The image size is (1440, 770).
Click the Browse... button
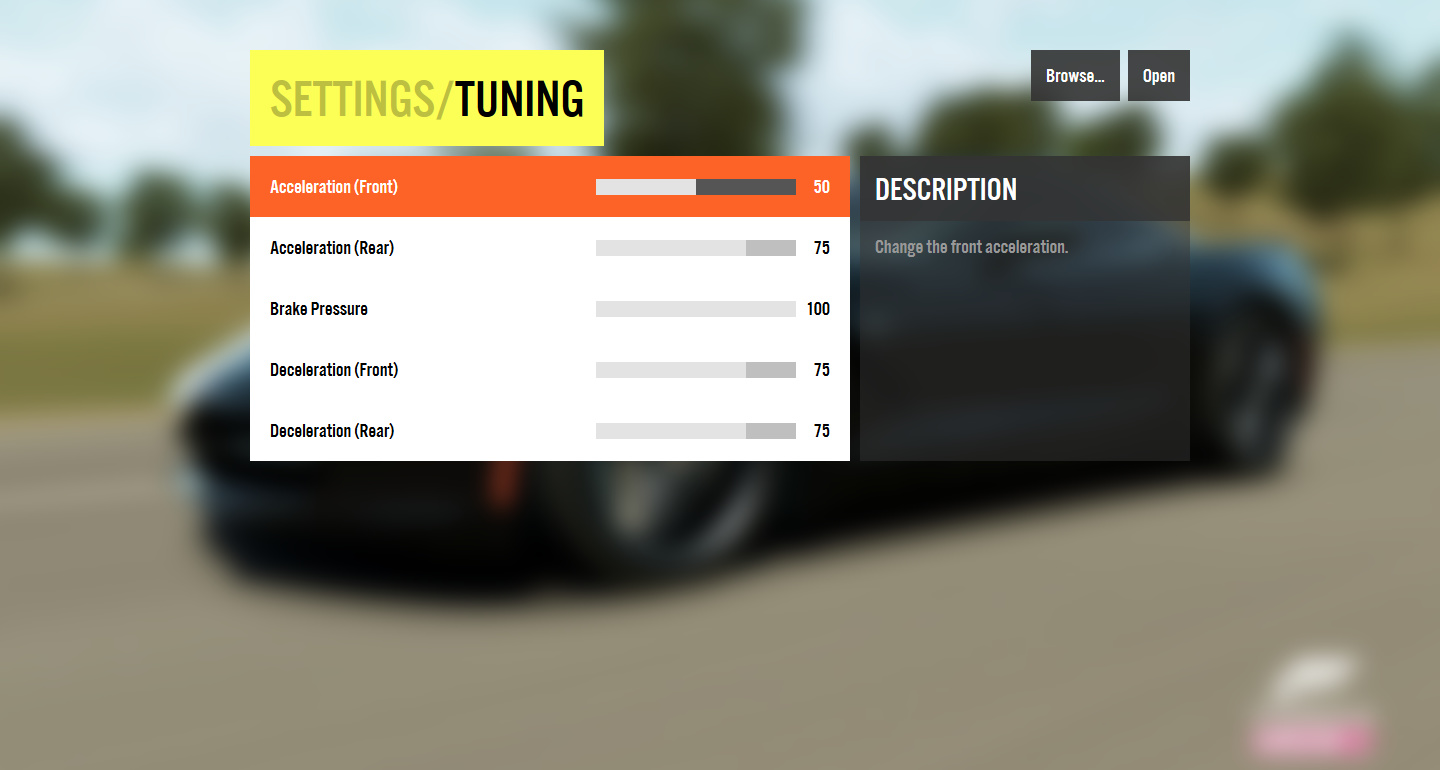[1075, 76]
